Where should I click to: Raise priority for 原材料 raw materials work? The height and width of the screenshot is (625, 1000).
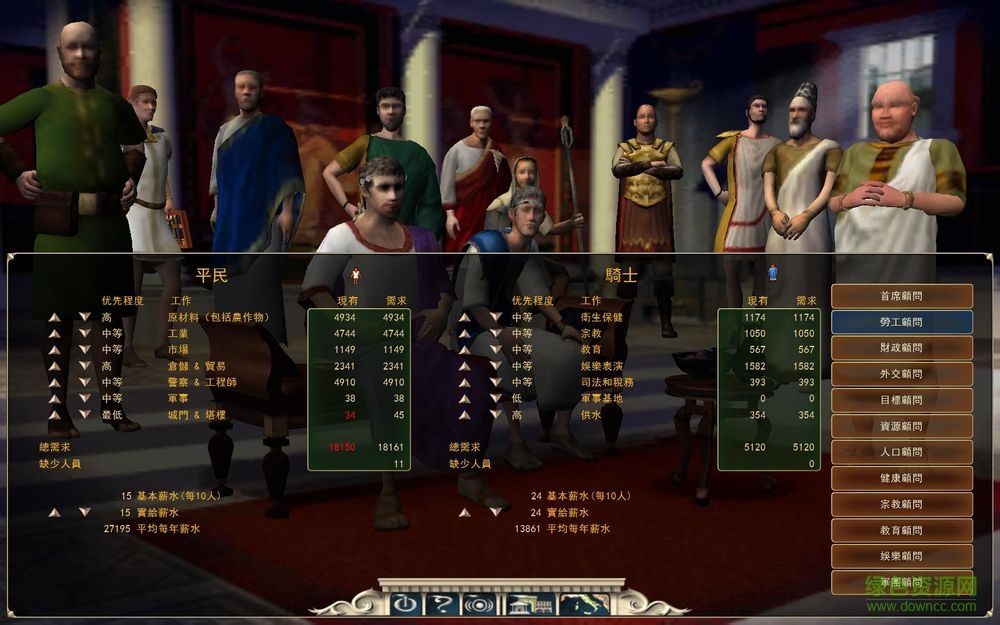coord(55,317)
